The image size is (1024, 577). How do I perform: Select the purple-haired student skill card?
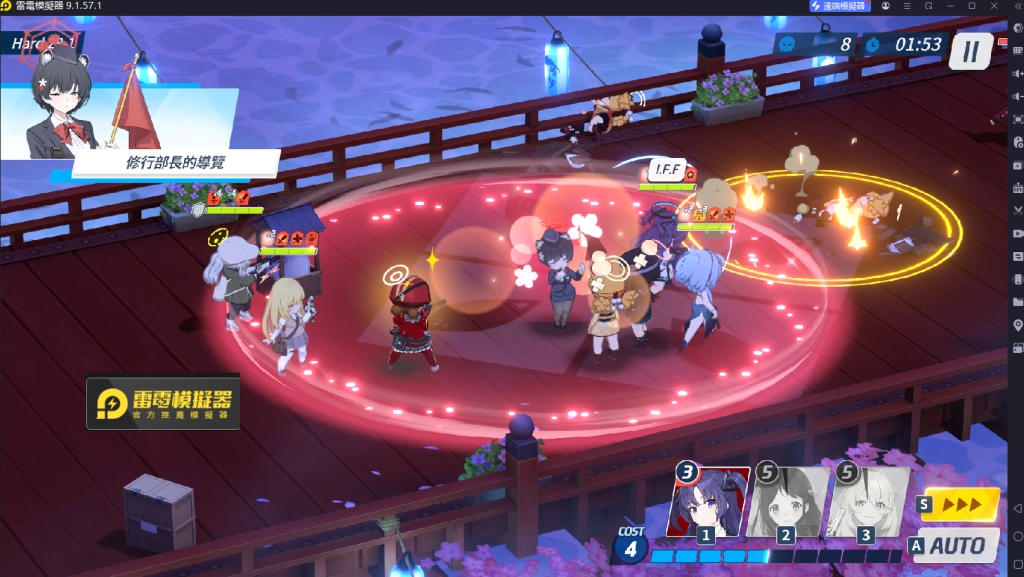708,502
